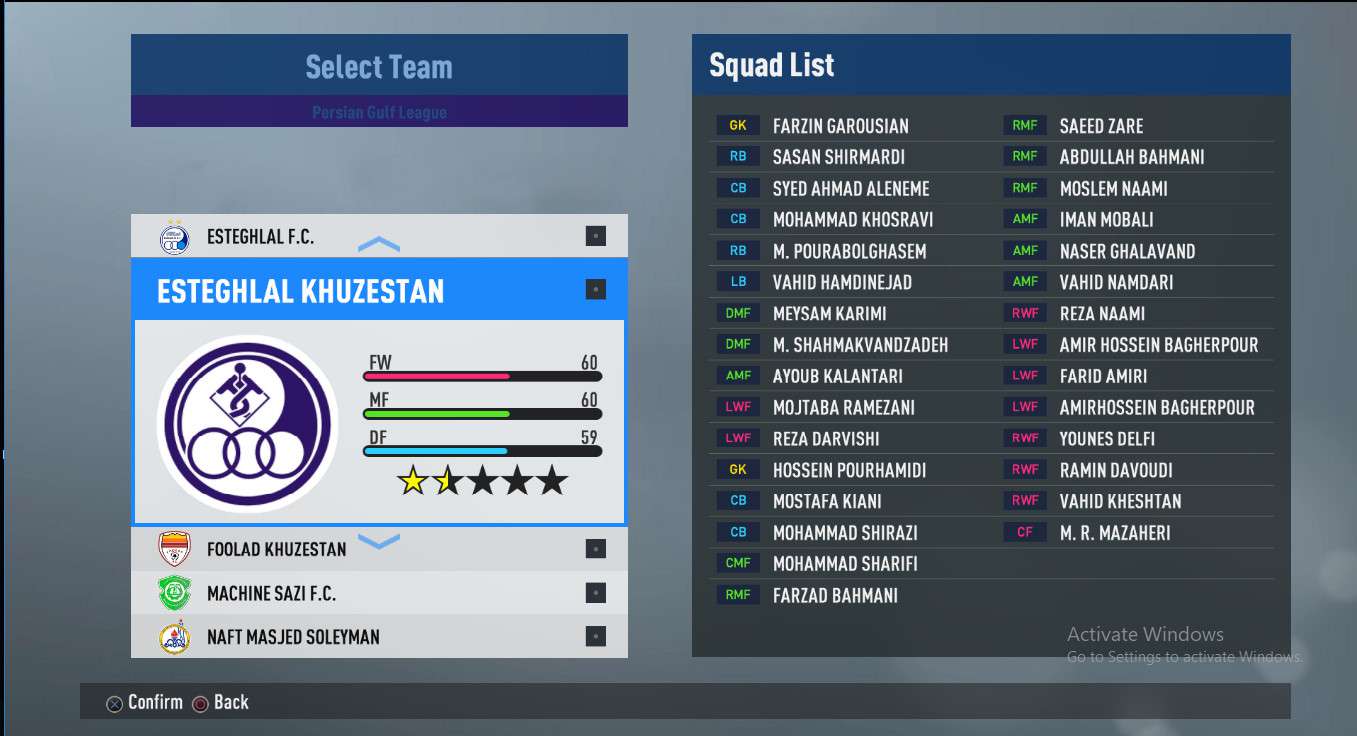Image resolution: width=1357 pixels, height=736 pixels.
Task: Click the Persian Gulf League label
Action: pyautogui.click(x=379, y=112)
